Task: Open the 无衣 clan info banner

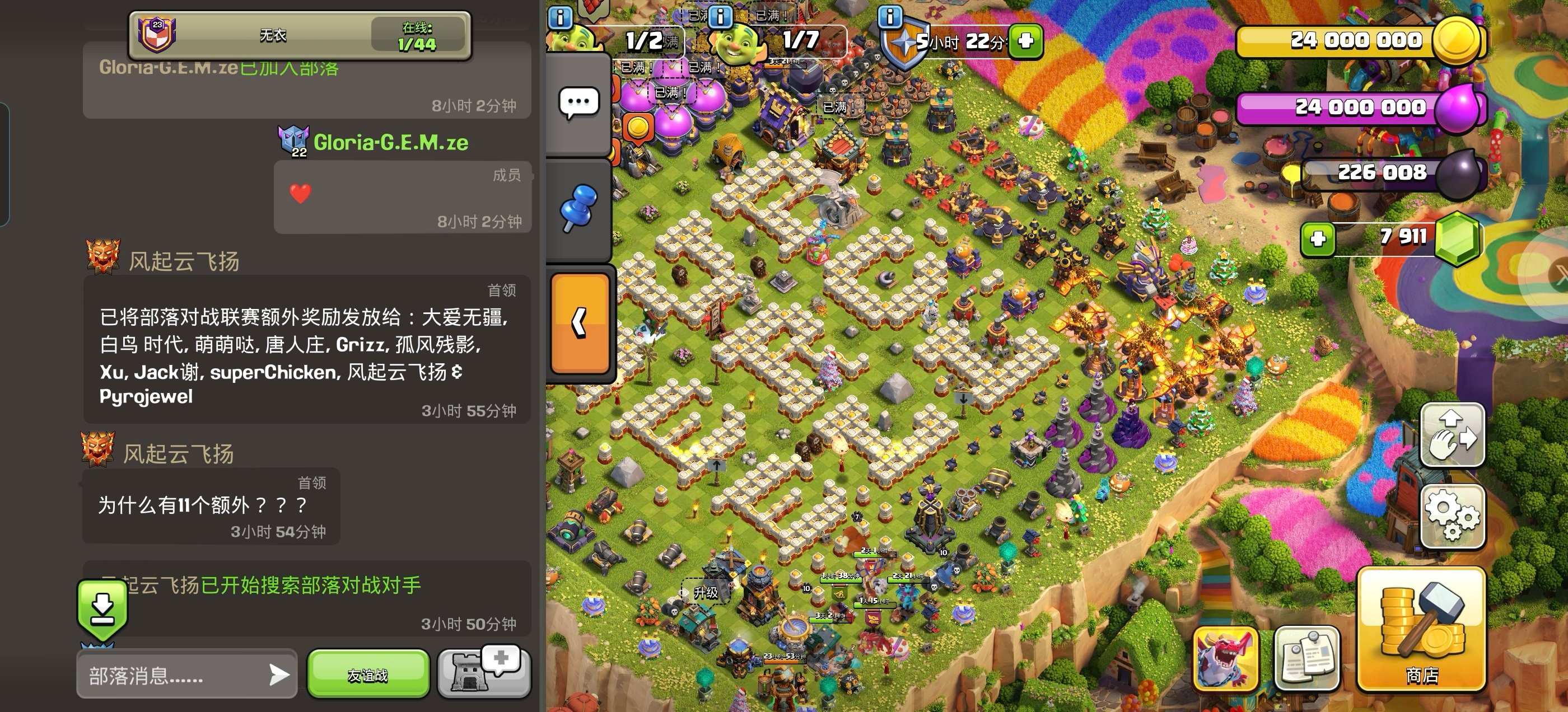Action: [300, 35]
